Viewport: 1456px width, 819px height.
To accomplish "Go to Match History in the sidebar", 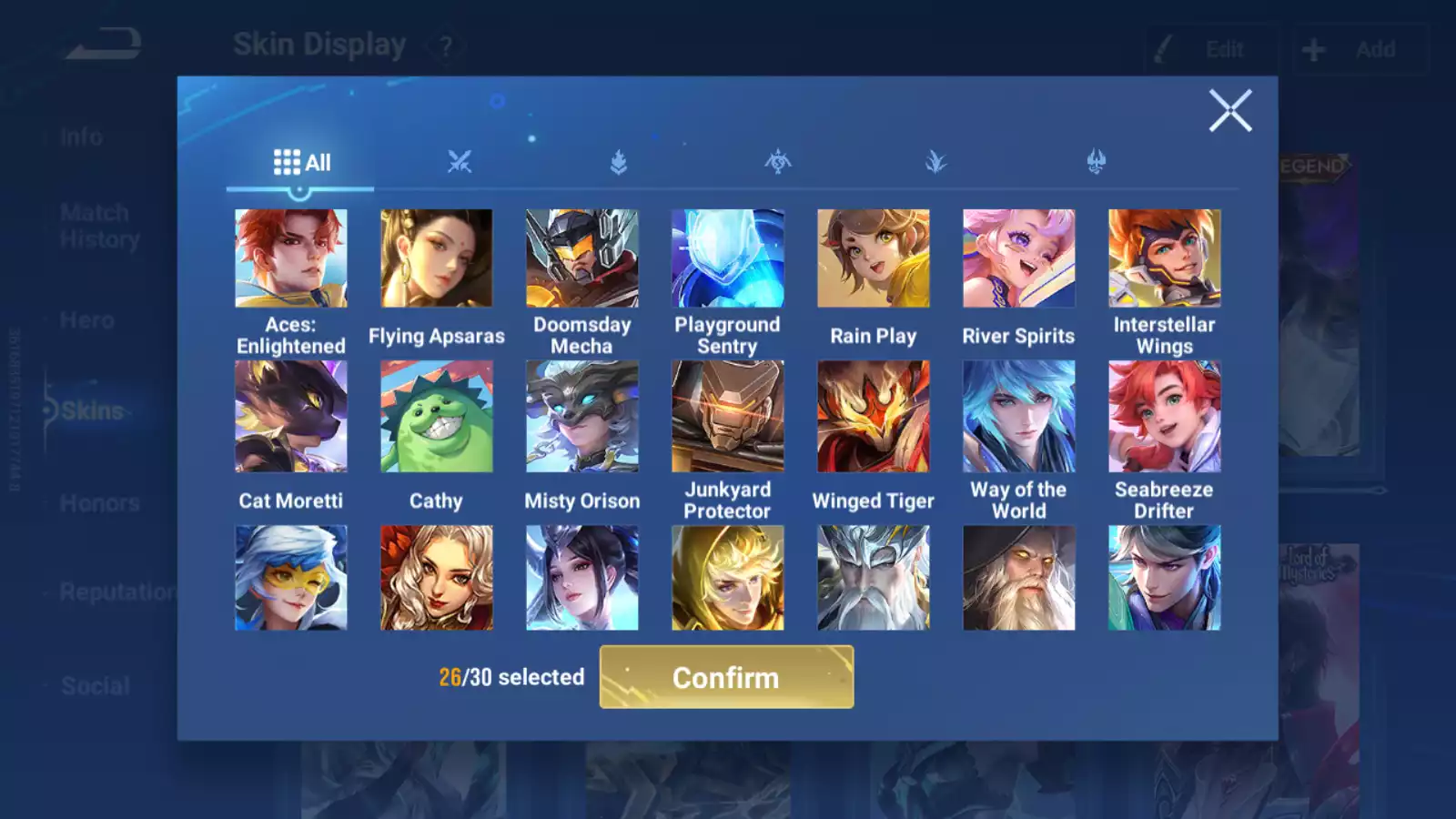I will (x=94, y=226).
